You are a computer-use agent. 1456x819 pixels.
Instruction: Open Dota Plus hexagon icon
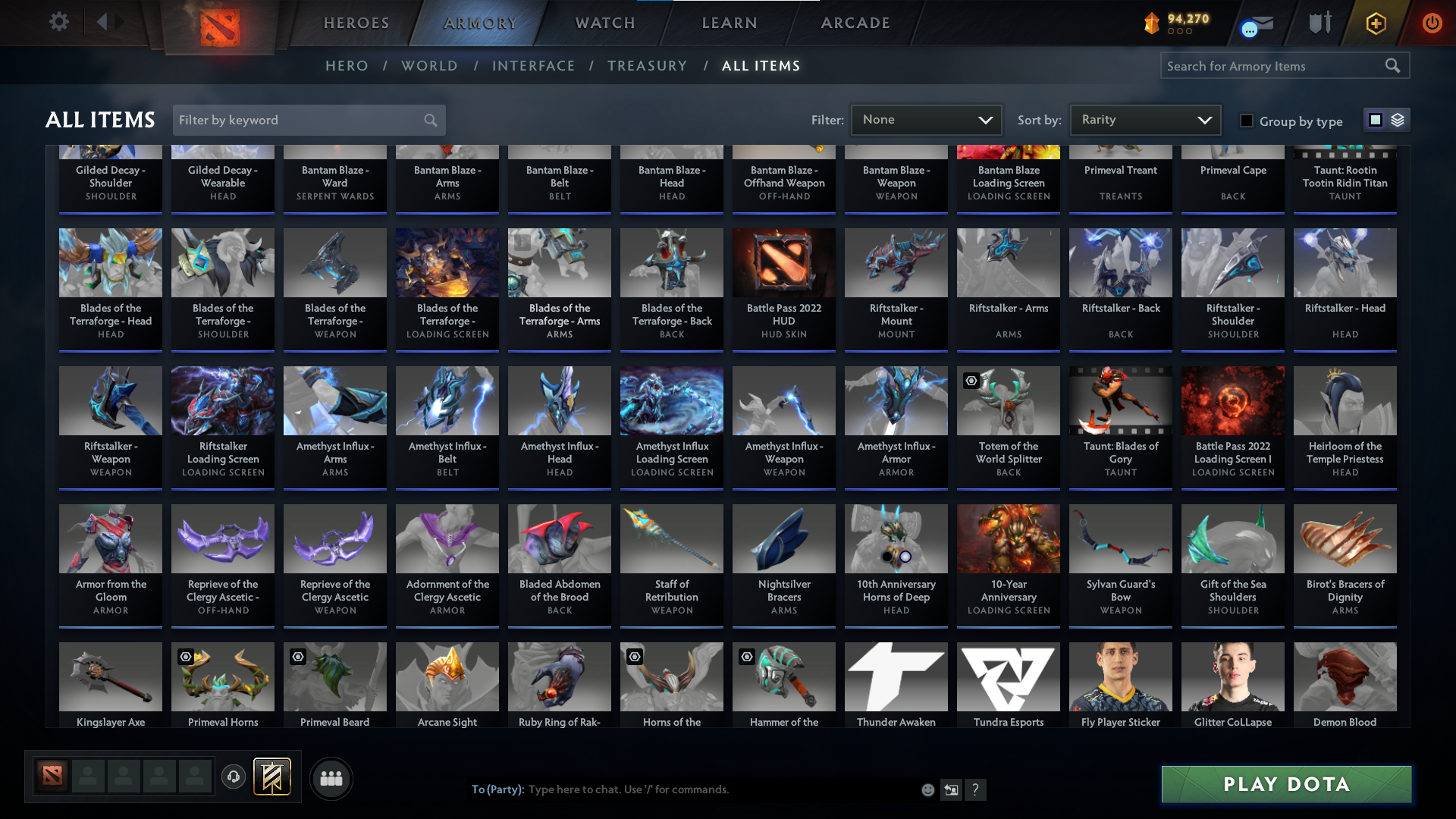(1375, 23)
